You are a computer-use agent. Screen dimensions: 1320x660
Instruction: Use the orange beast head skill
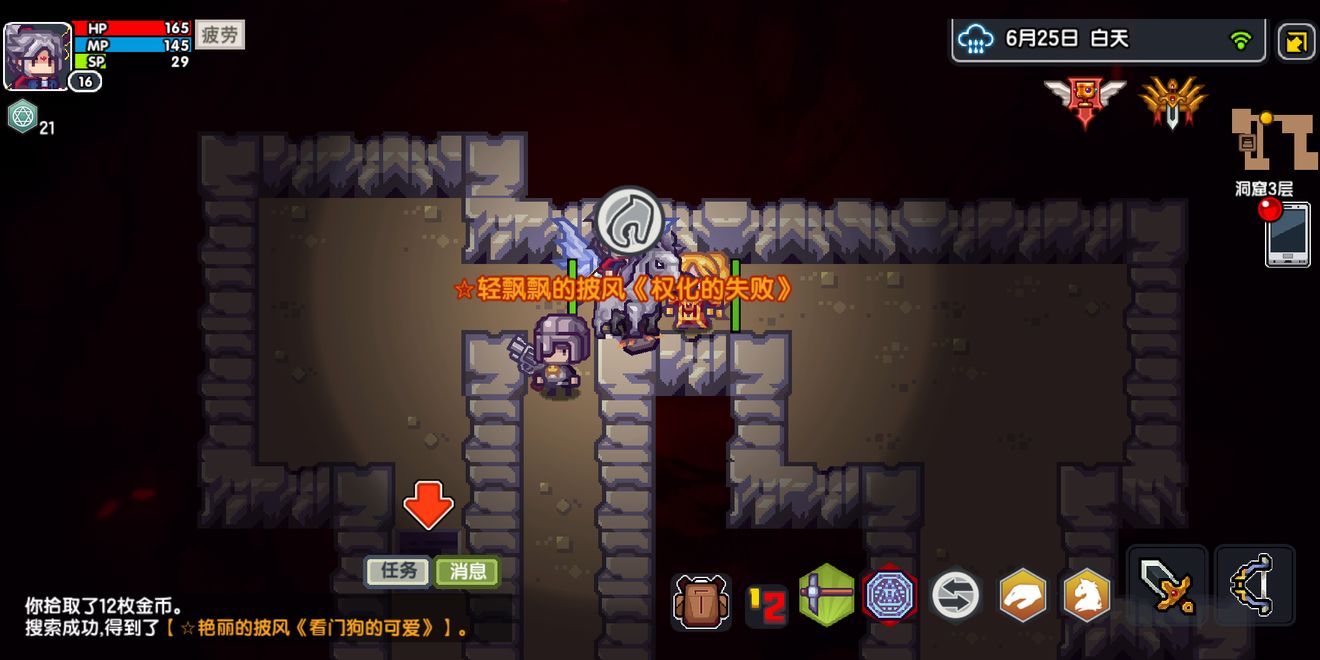coord(1023,596)
